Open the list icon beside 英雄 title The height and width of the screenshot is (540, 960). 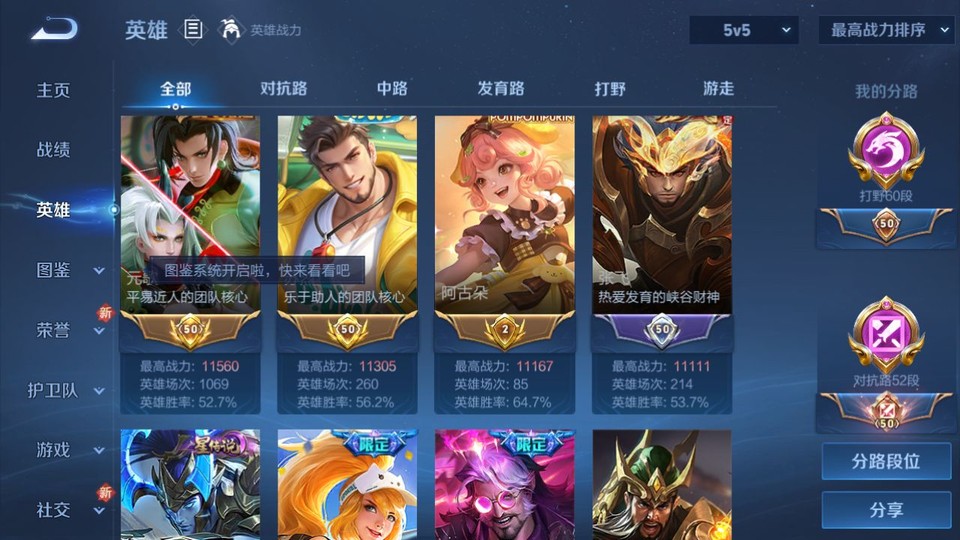(x=193, y=30)
